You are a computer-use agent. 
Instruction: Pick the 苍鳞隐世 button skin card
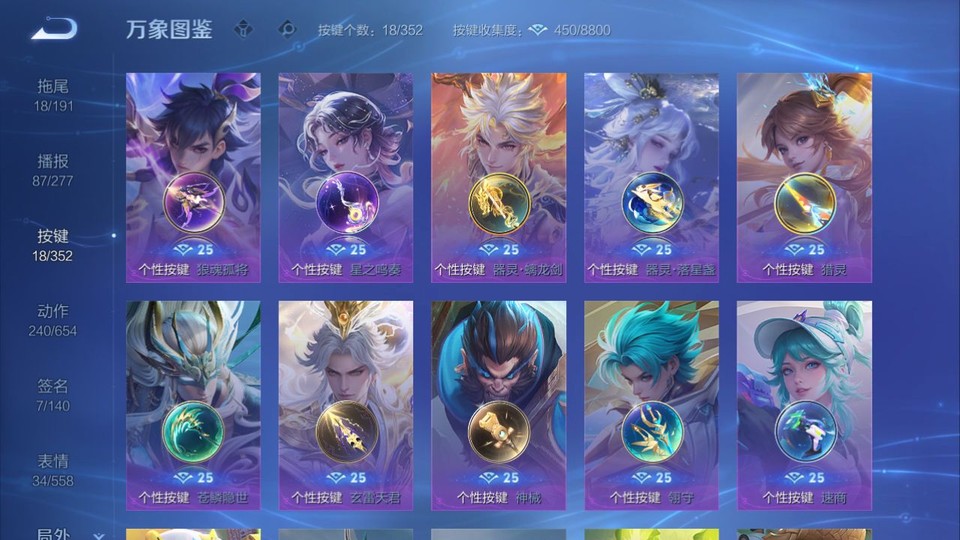193,405
